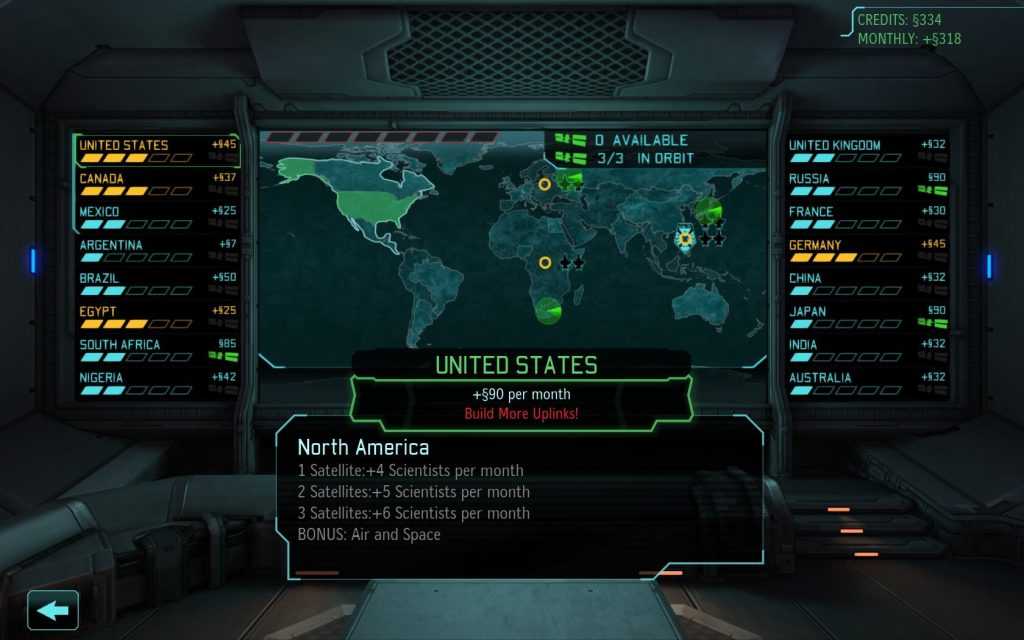Go back with the arrow button
Image resolution: width=1024 pixels, height=640 pixels.
53,610
